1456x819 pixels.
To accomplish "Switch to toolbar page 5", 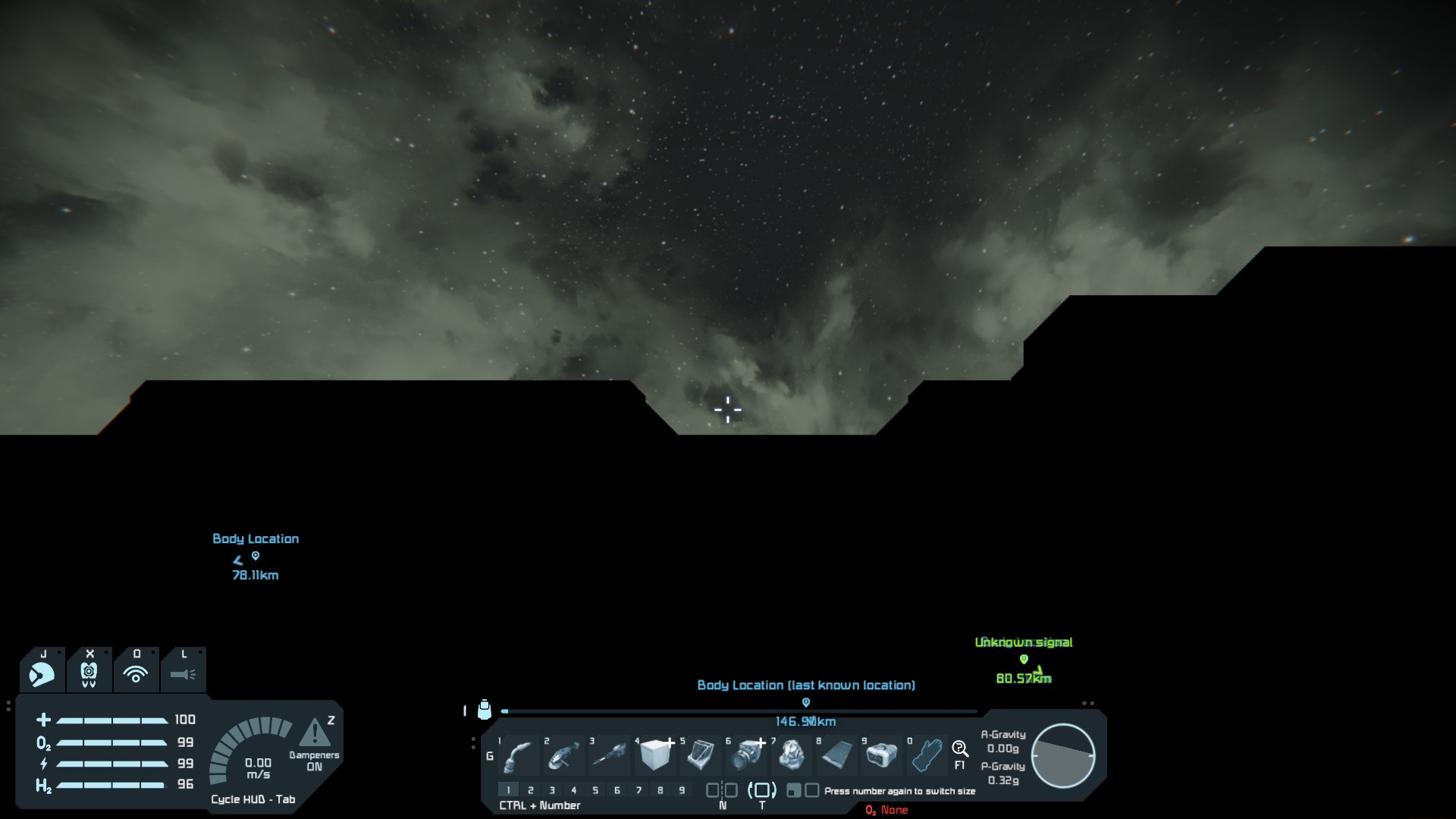I will (x=595, y=790).
